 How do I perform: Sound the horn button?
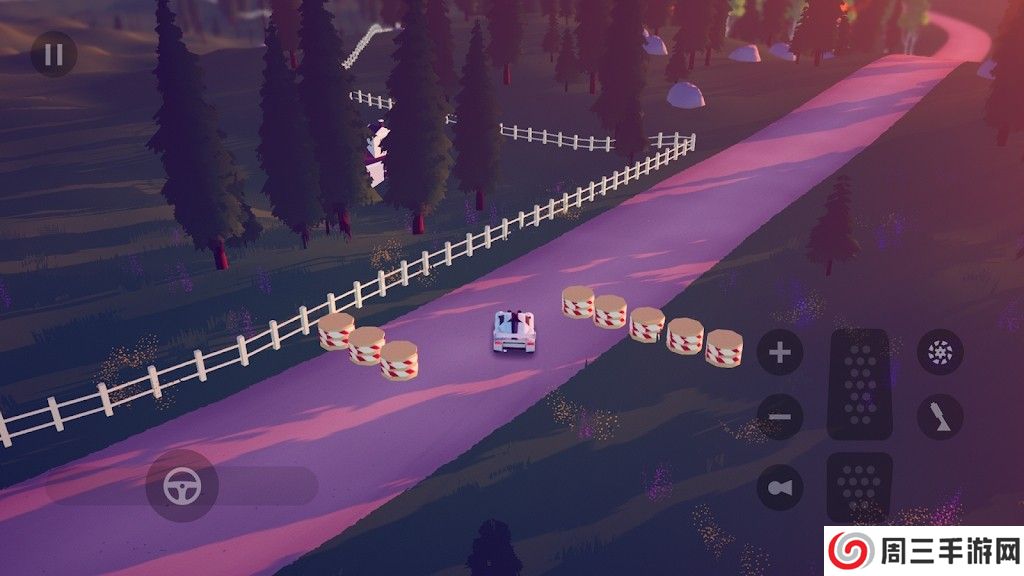tap(780, 488)
